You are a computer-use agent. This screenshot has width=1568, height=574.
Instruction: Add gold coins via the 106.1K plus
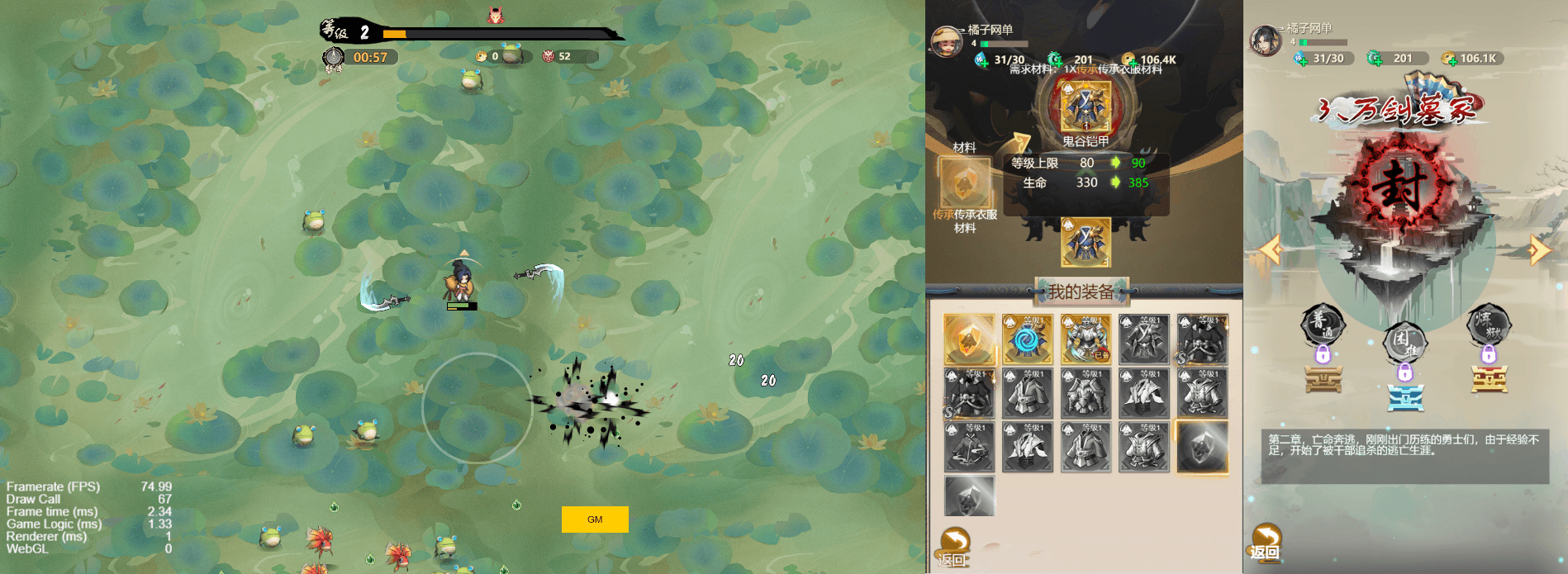[1449, 59]
